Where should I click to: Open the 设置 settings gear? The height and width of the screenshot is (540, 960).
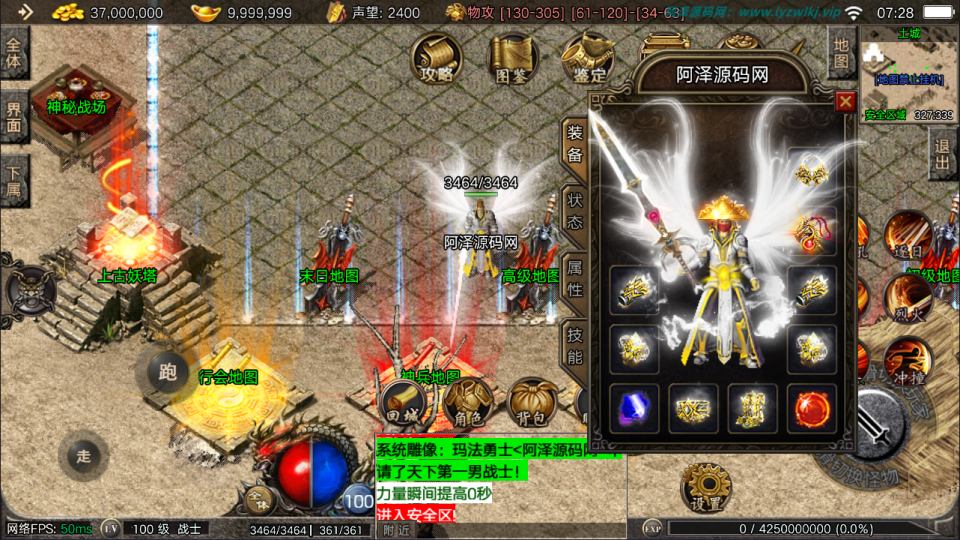pos(706,490)
